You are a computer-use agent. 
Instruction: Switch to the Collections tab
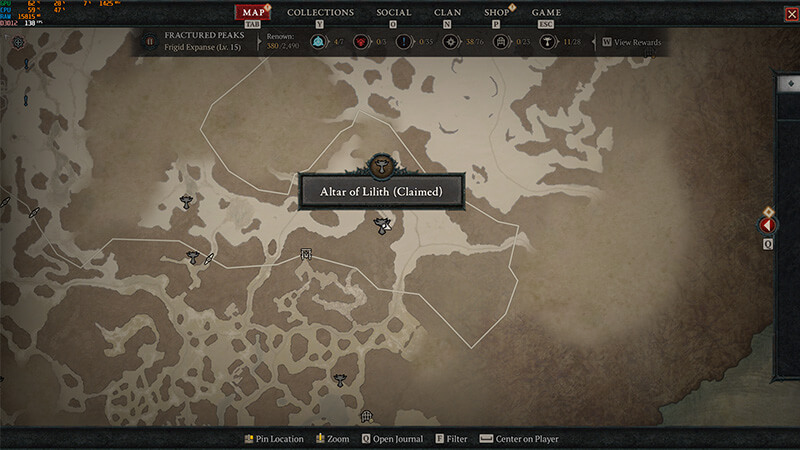[320, 12]
